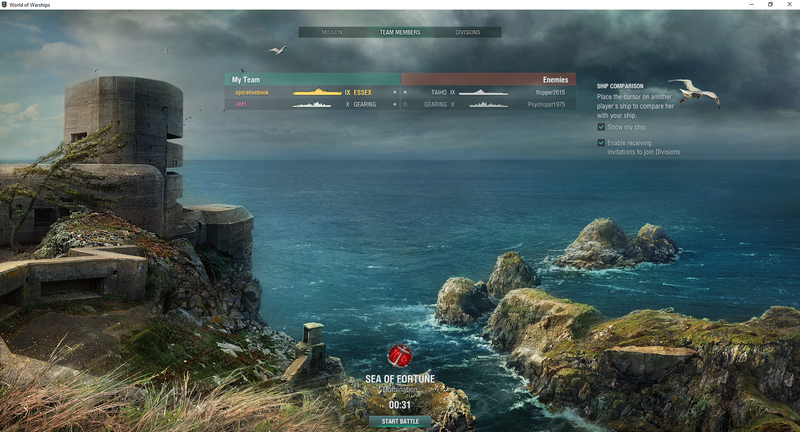Select Psychopat1975's Gearing enemy row

tap(488, 104)
